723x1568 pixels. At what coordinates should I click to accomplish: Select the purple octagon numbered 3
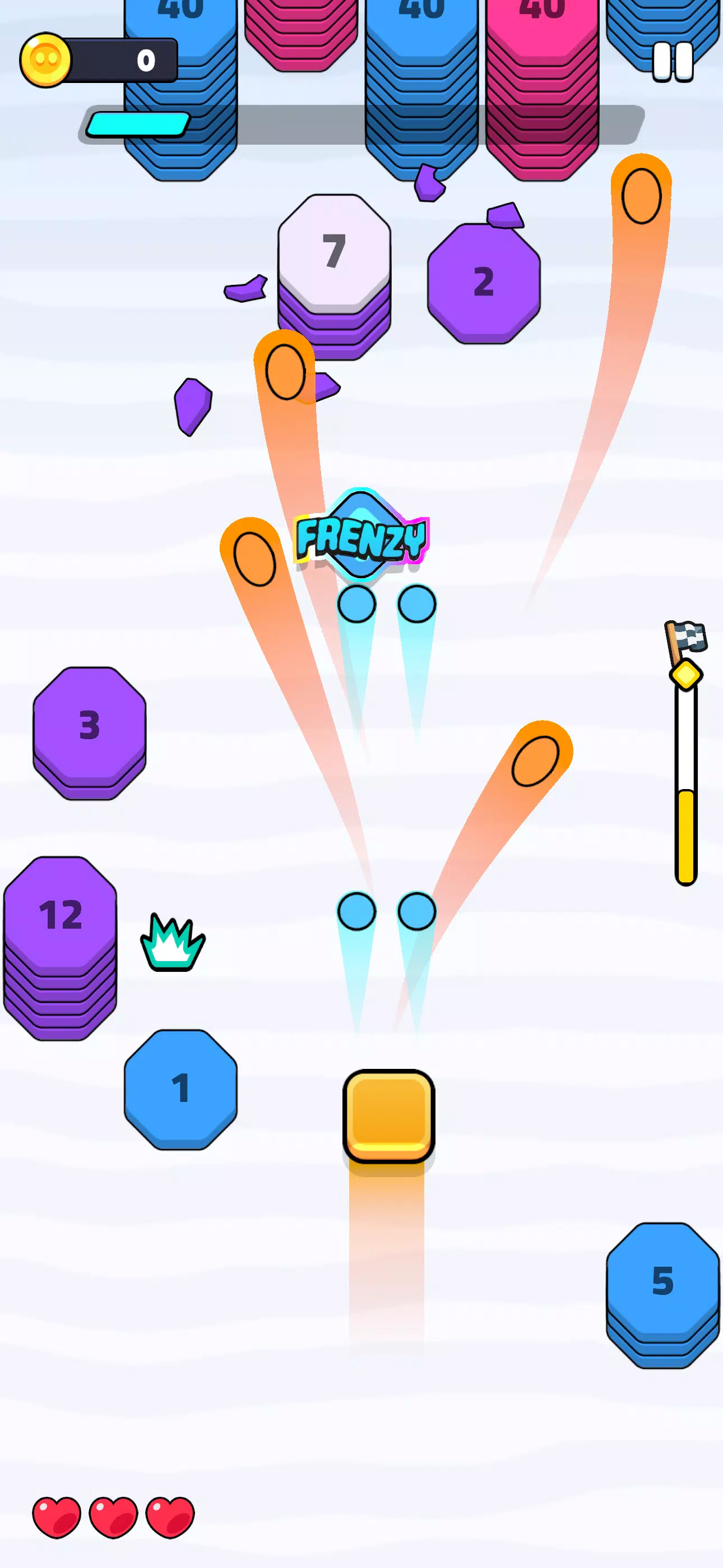pyautogui.click(x=89, y=728)
